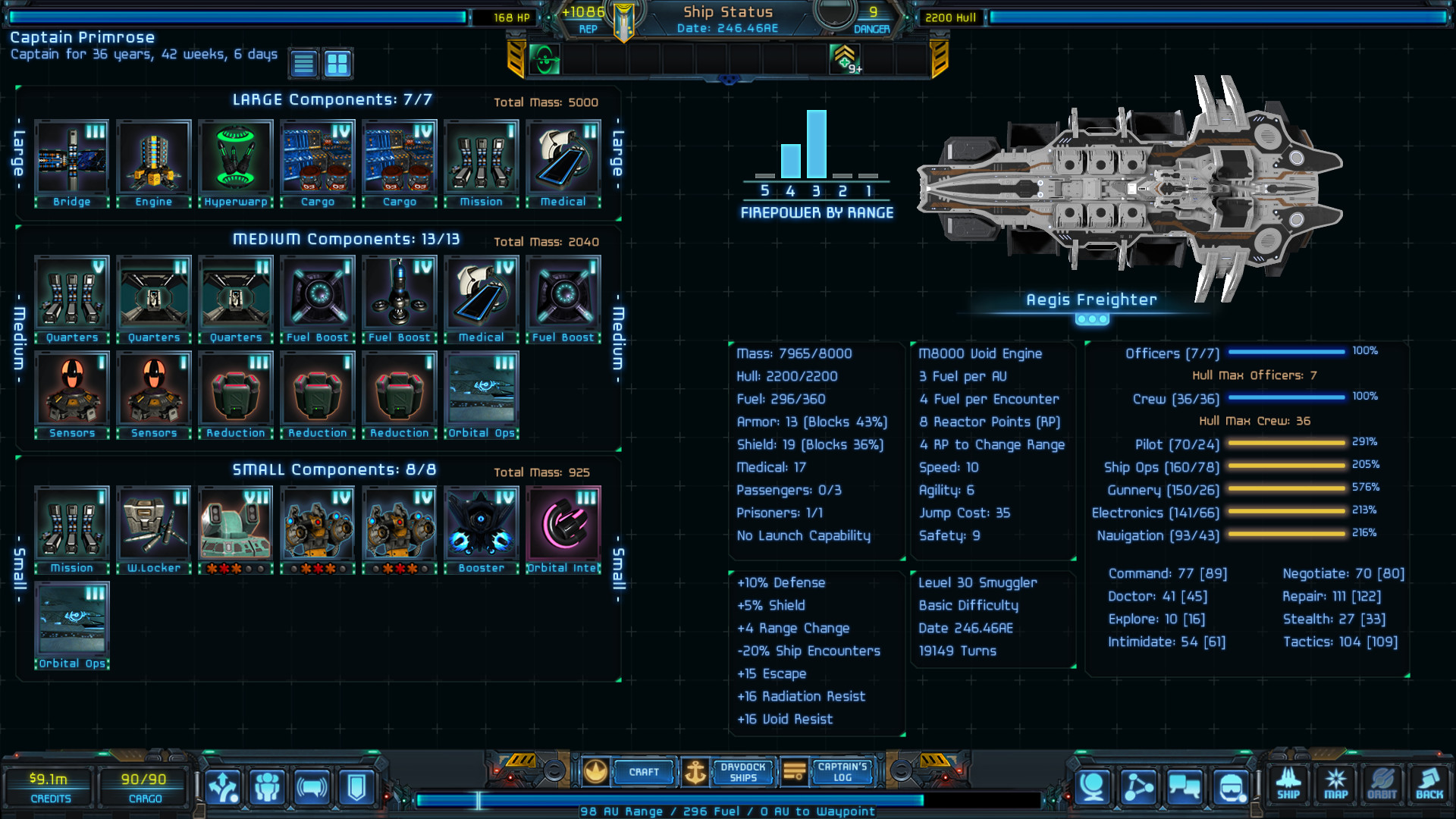This screenshot has height=819, width=1456.
Task: Open the SHIP screen icon
Action: click(x=1288, y=785)
